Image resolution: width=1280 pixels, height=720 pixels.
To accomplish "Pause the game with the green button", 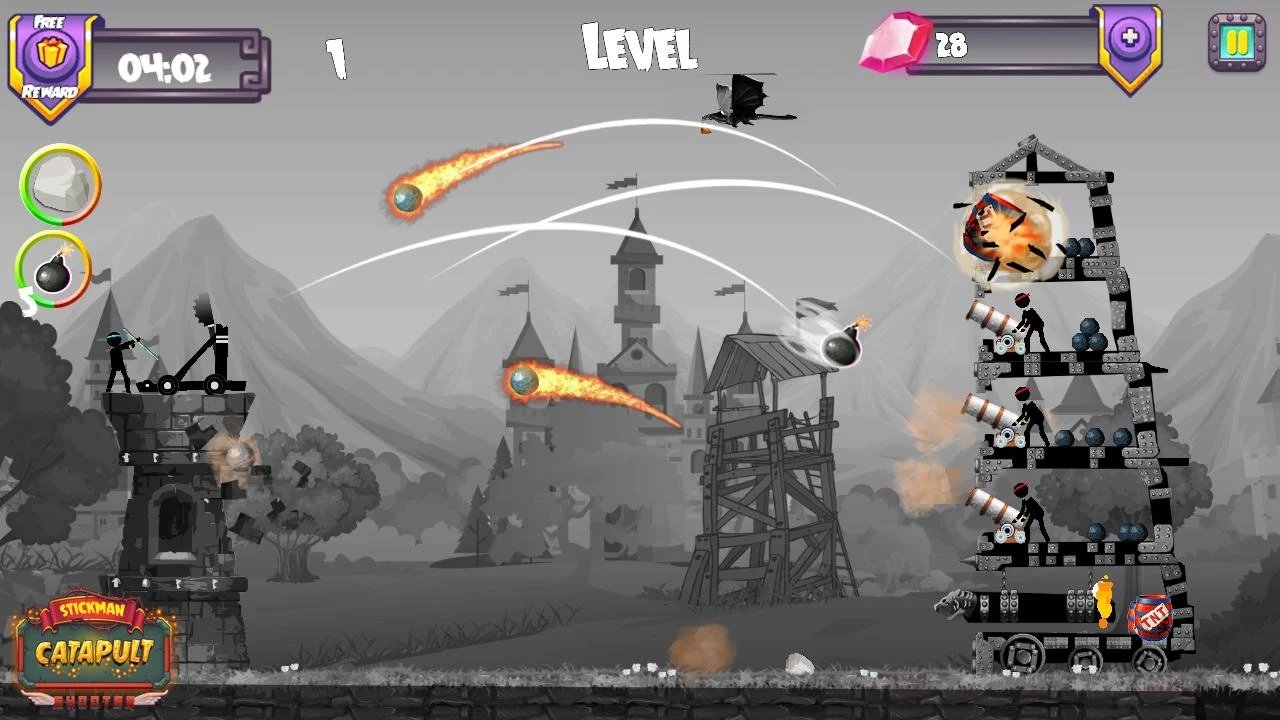I will coord(1237,42).
